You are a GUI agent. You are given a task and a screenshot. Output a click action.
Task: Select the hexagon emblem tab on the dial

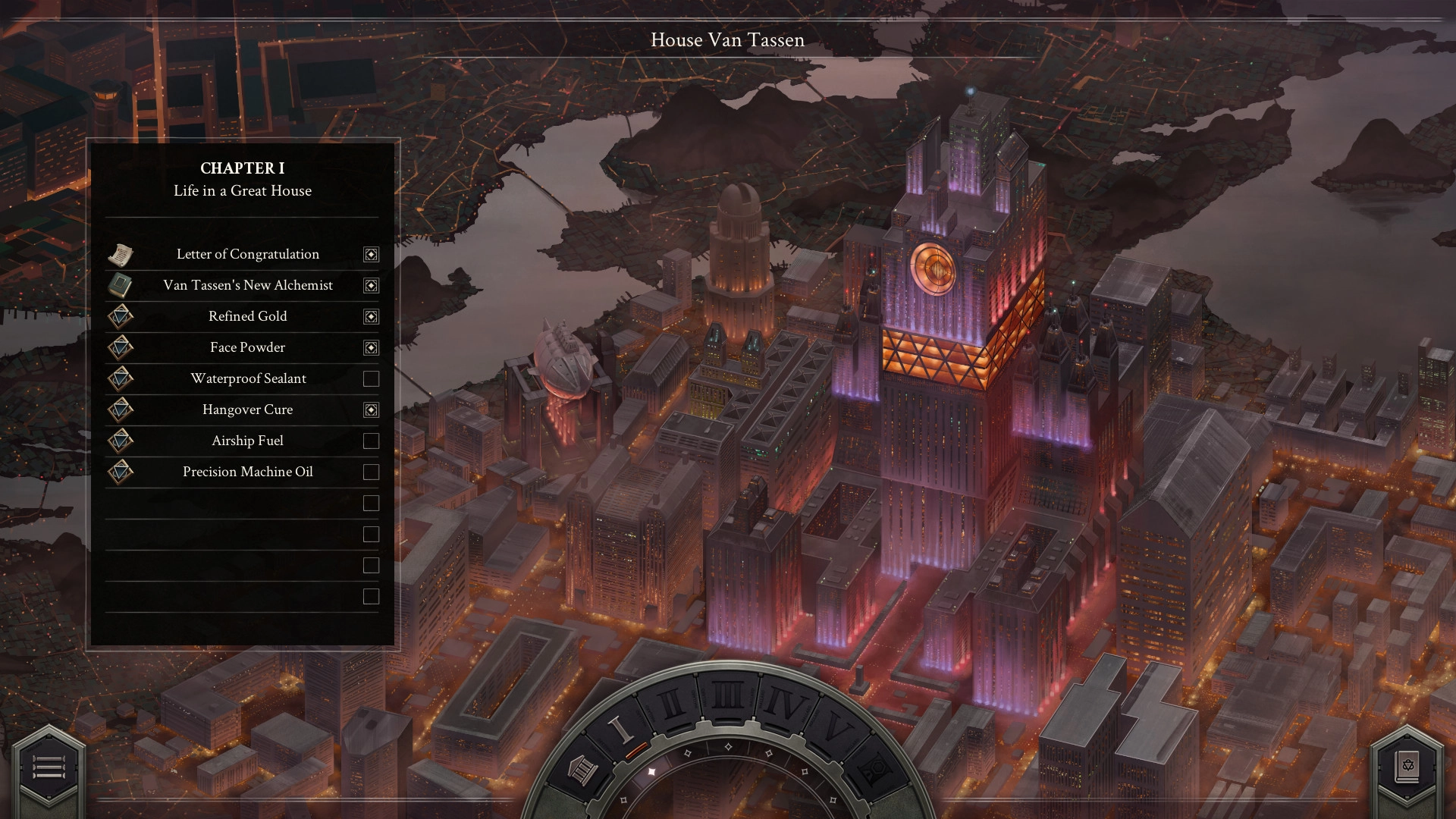[872, 771]
